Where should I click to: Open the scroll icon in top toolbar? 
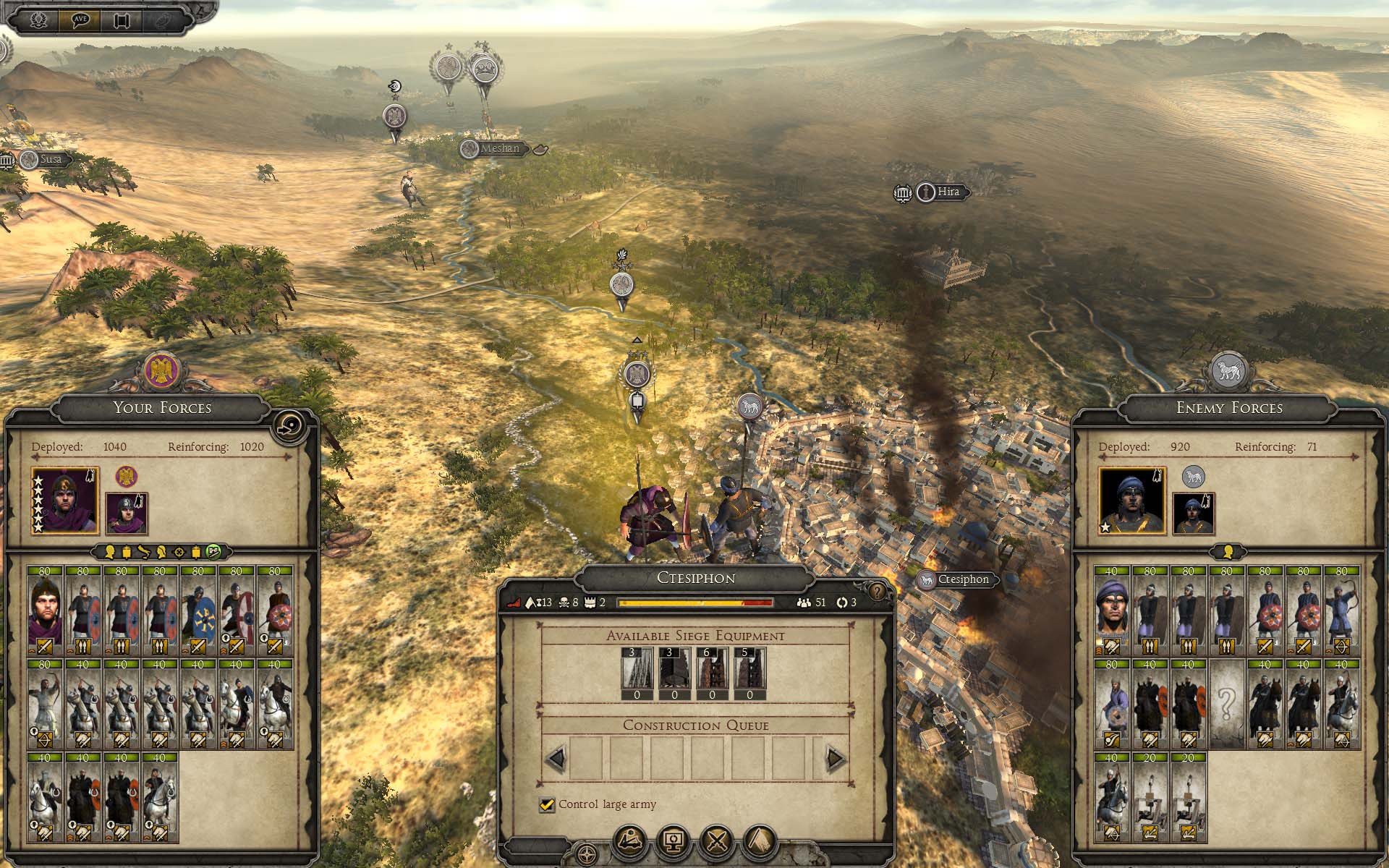122,20
